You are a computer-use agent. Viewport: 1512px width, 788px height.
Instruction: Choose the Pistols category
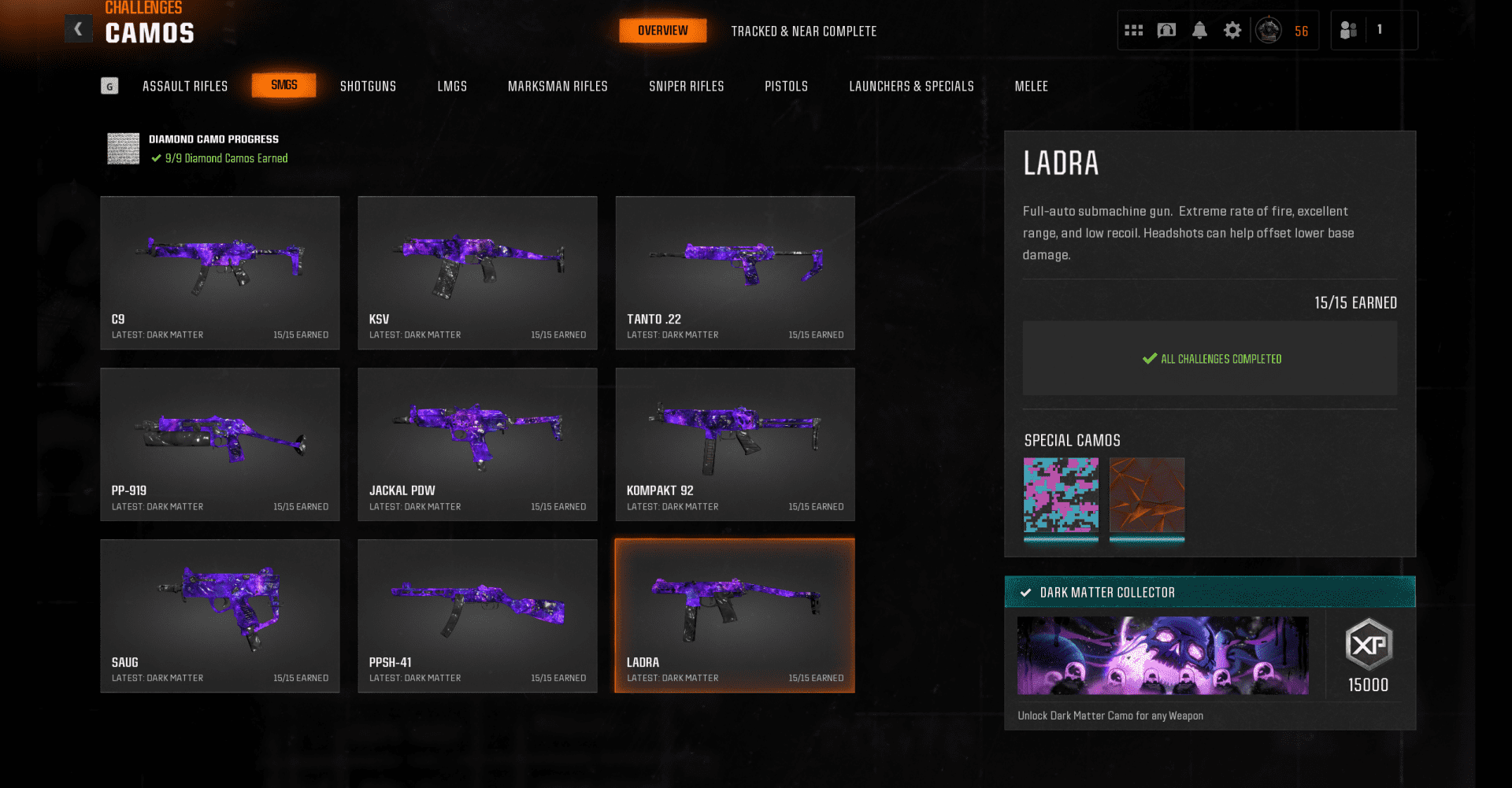tap(786, 87)
